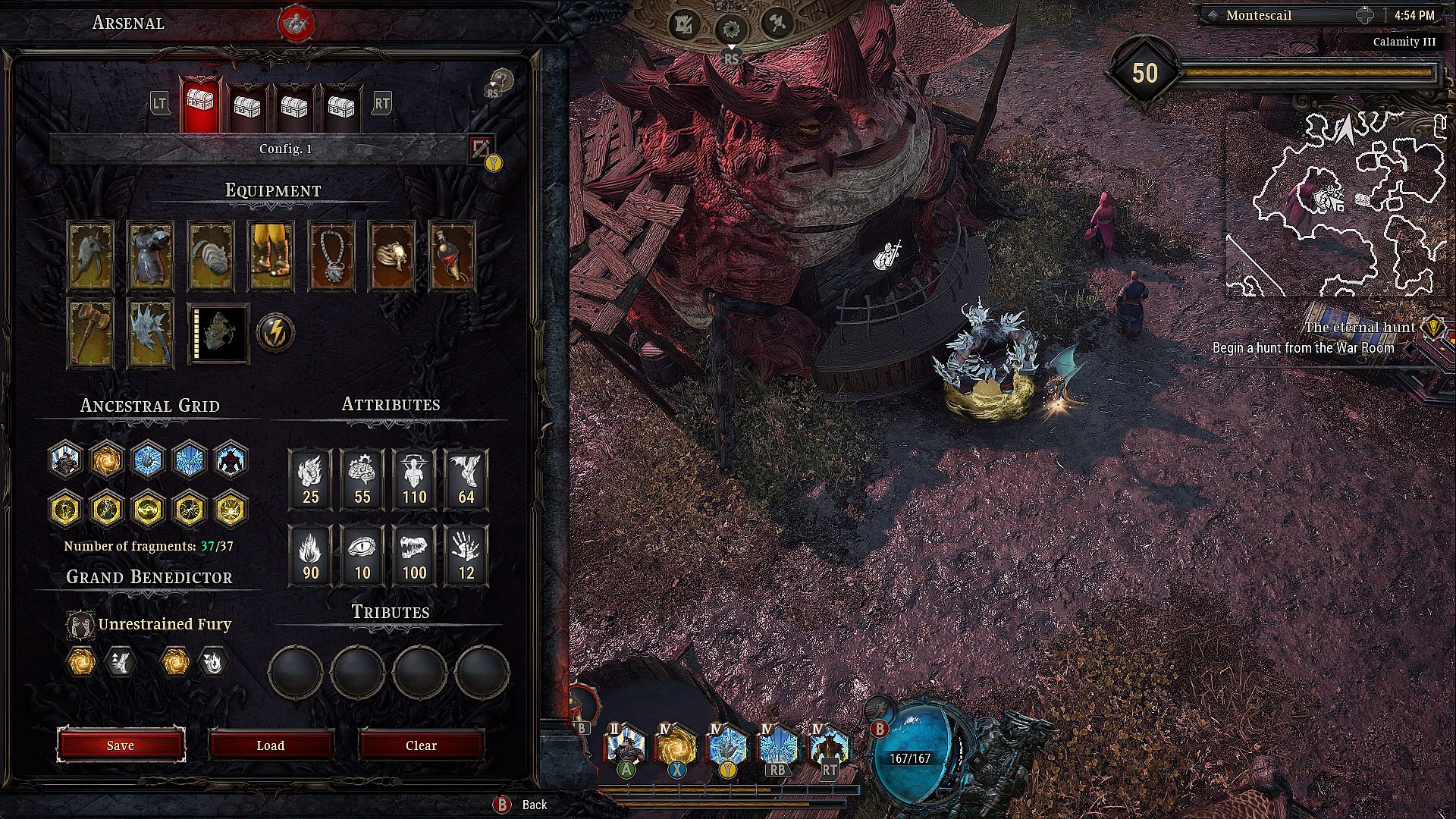The image size is (1456, 819).
Task: Select the hammer weapon slot
Action: [x=90, y=333]
